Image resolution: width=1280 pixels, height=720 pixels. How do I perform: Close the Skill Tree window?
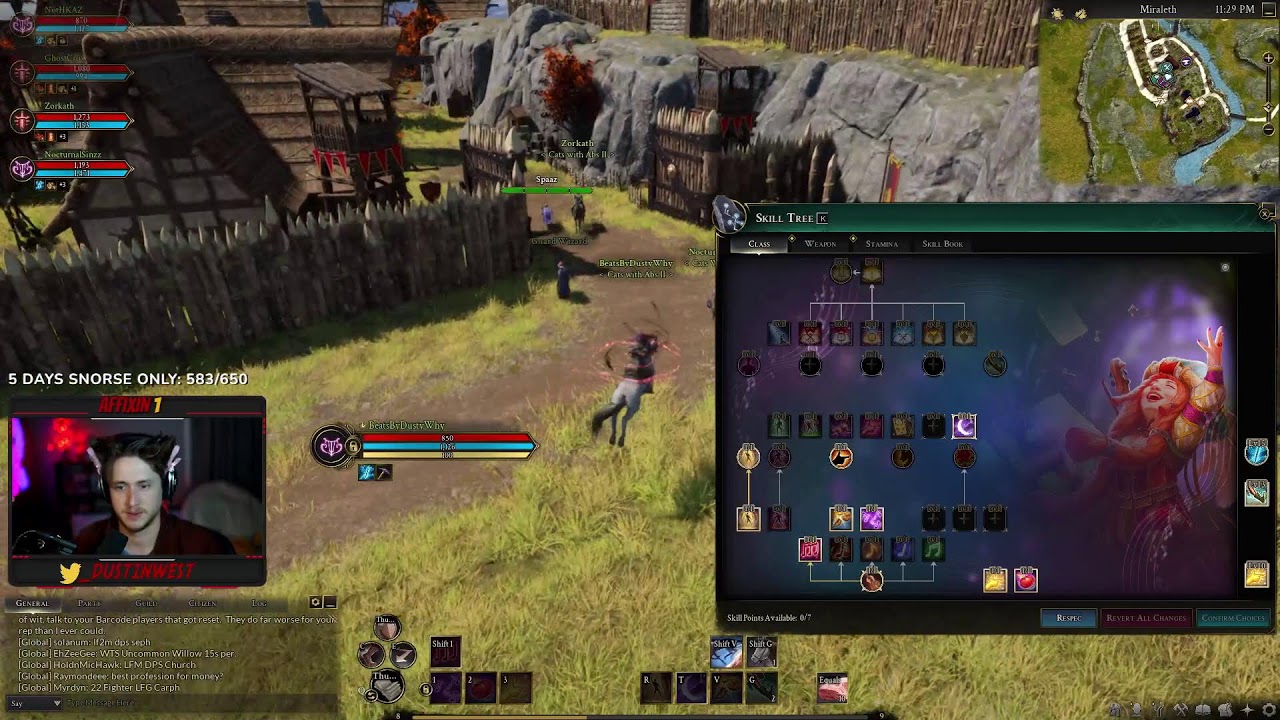click(1265, 214)
